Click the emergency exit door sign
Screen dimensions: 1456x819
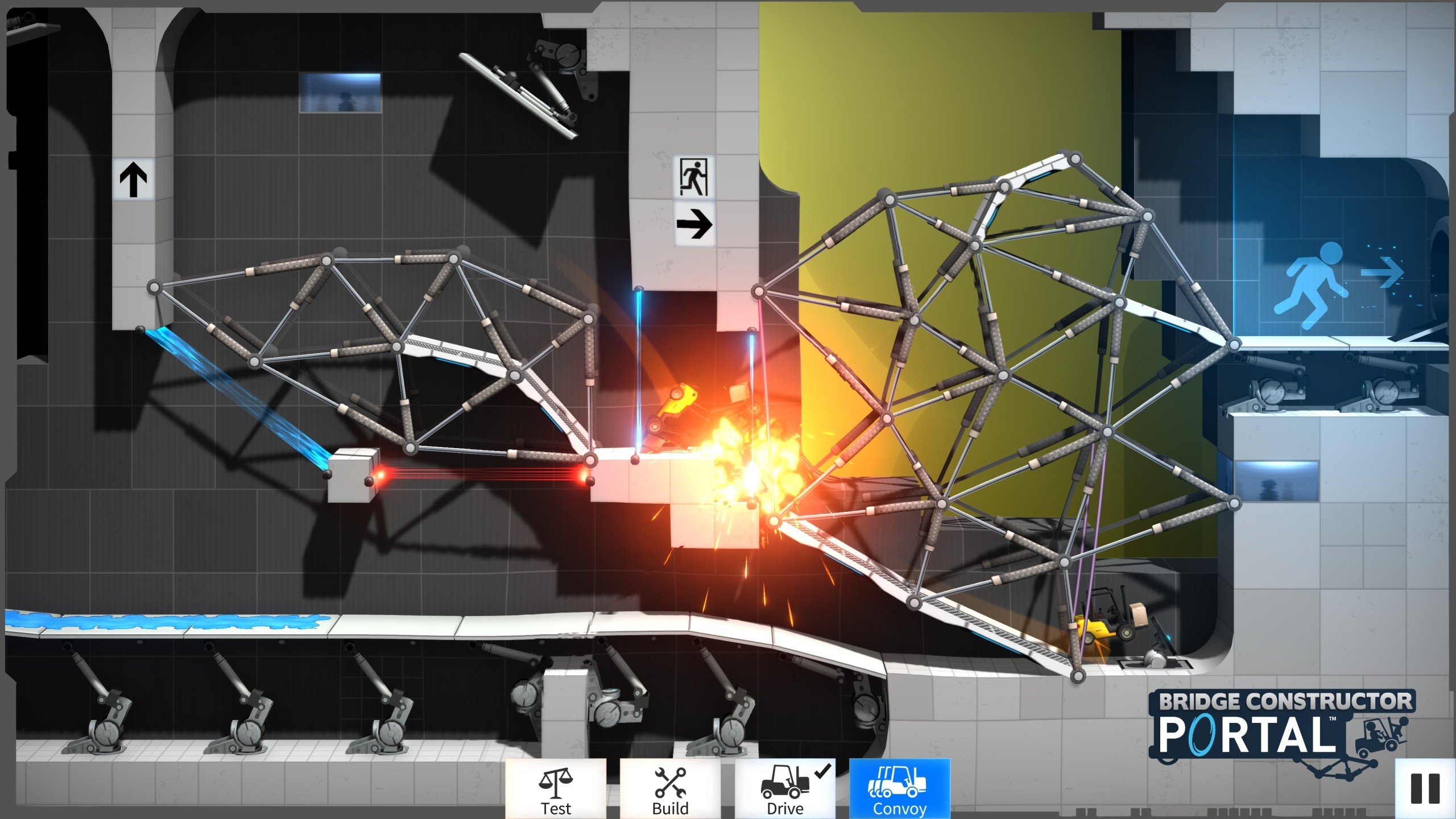pyautogui.click(x=693, y=176)
